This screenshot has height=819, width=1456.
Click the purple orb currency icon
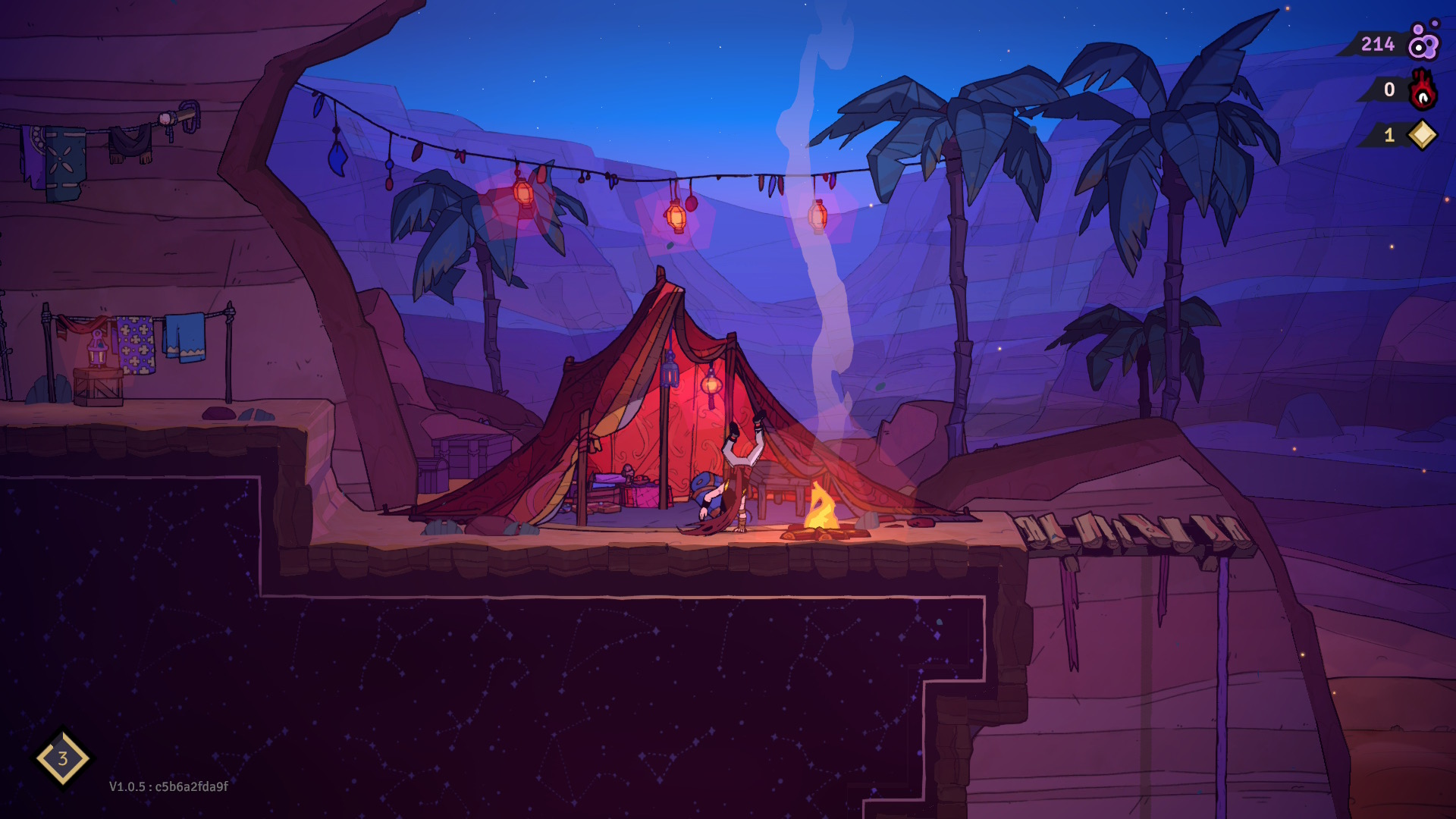(x=1423, y=43)
